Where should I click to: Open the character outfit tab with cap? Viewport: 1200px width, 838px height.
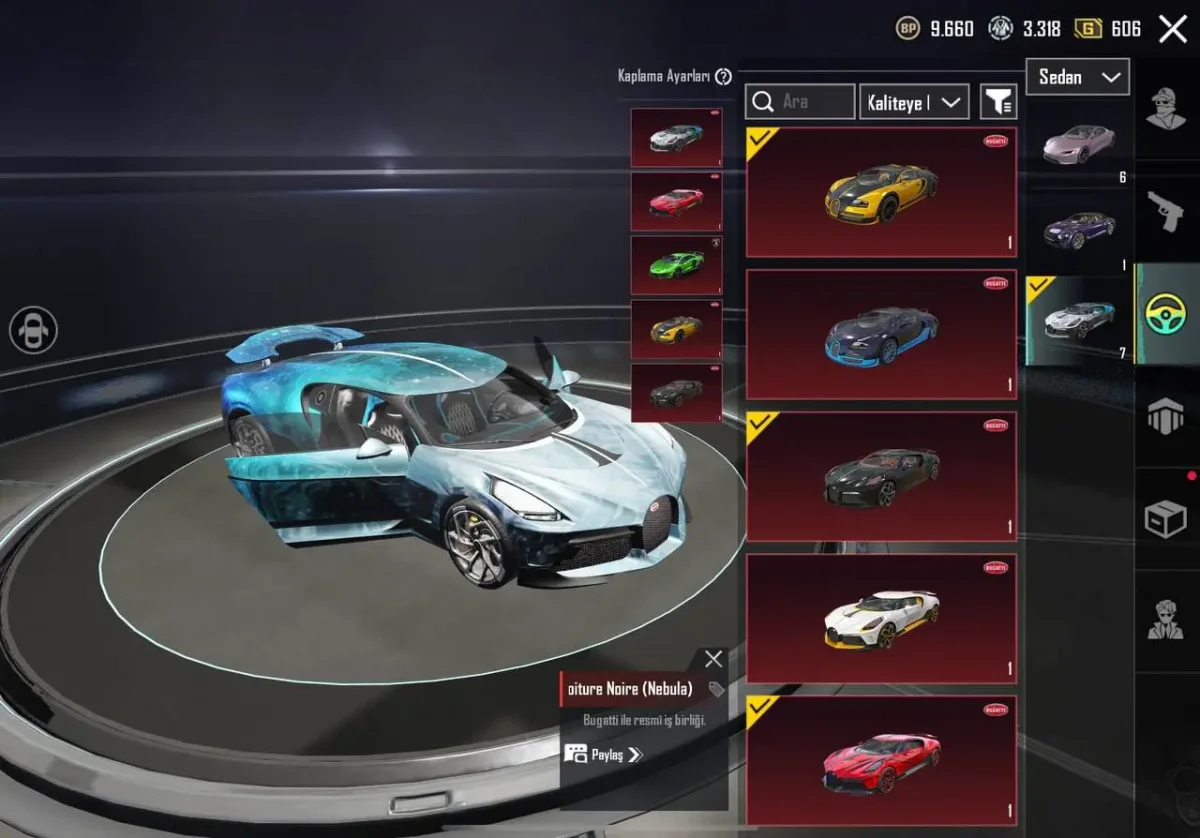1166,108
